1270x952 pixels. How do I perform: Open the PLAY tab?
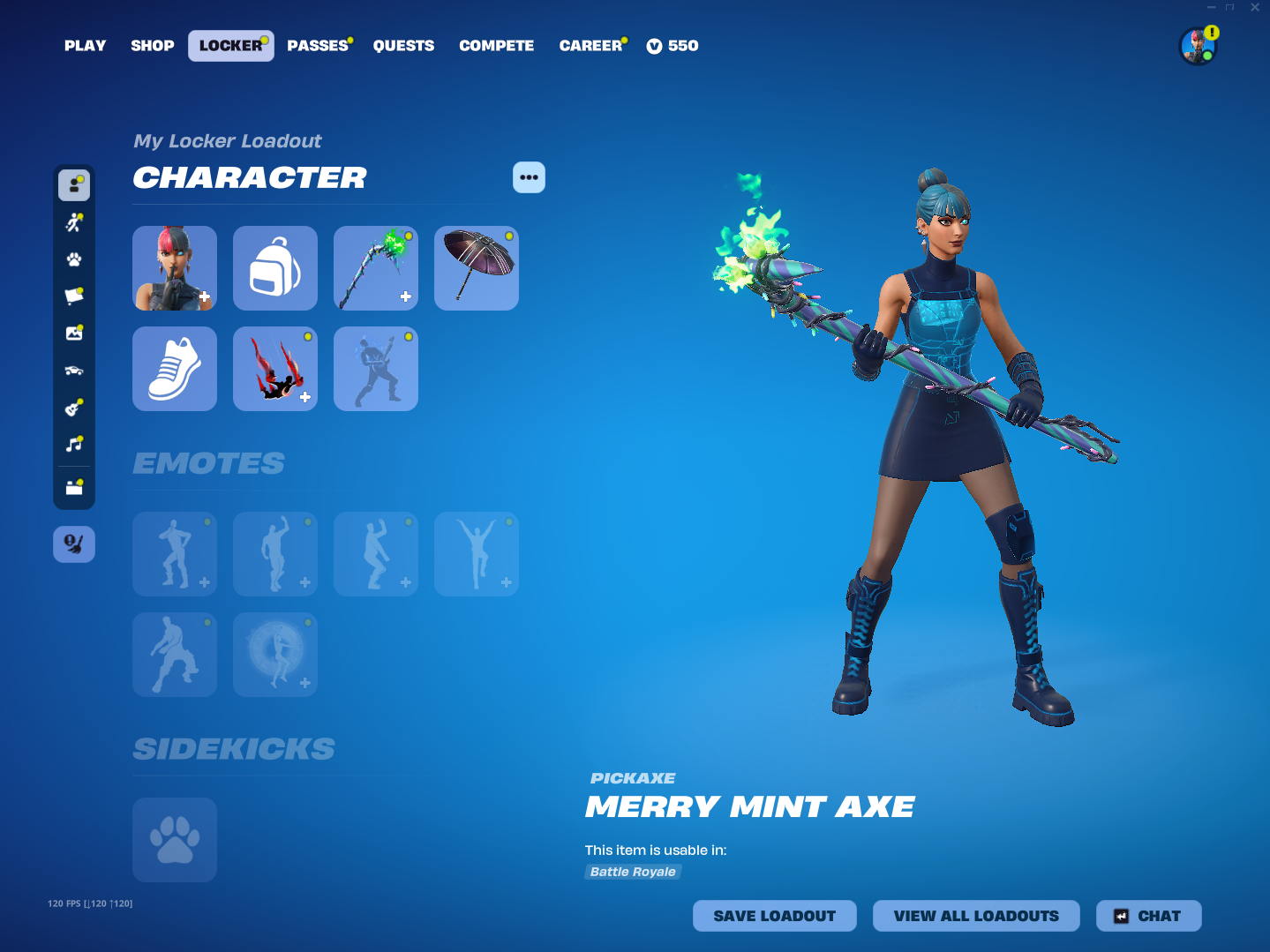pyautogui.click(x=85, y=46)
